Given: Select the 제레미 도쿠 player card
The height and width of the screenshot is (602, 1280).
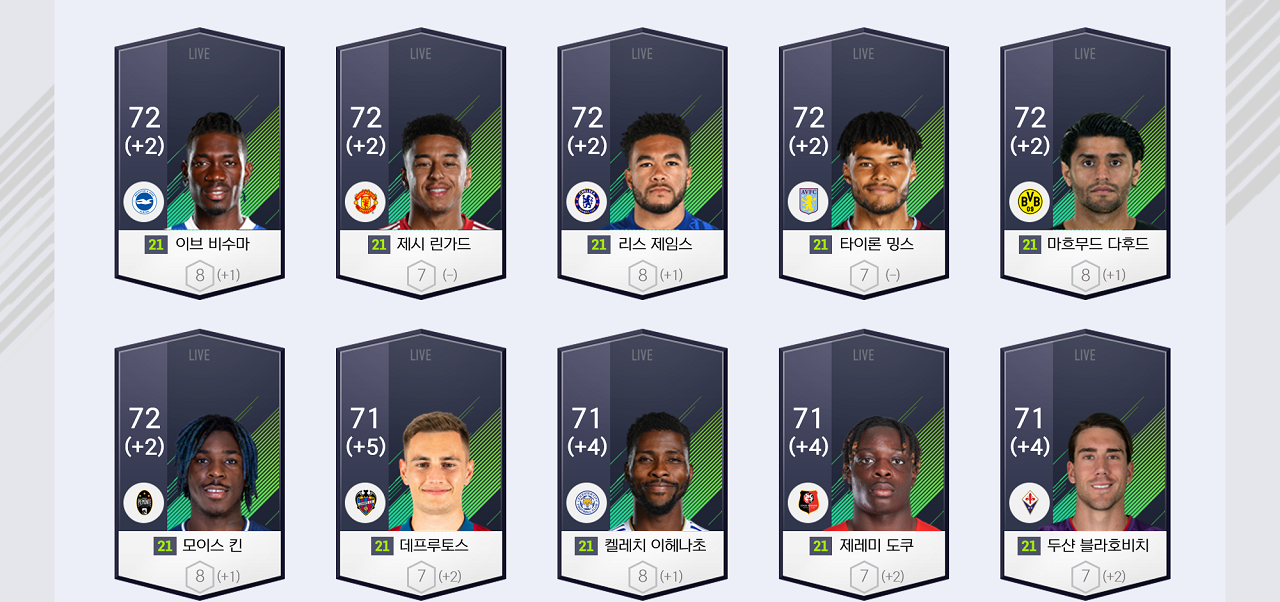Looking at the screenshot, I should (864, 466).
